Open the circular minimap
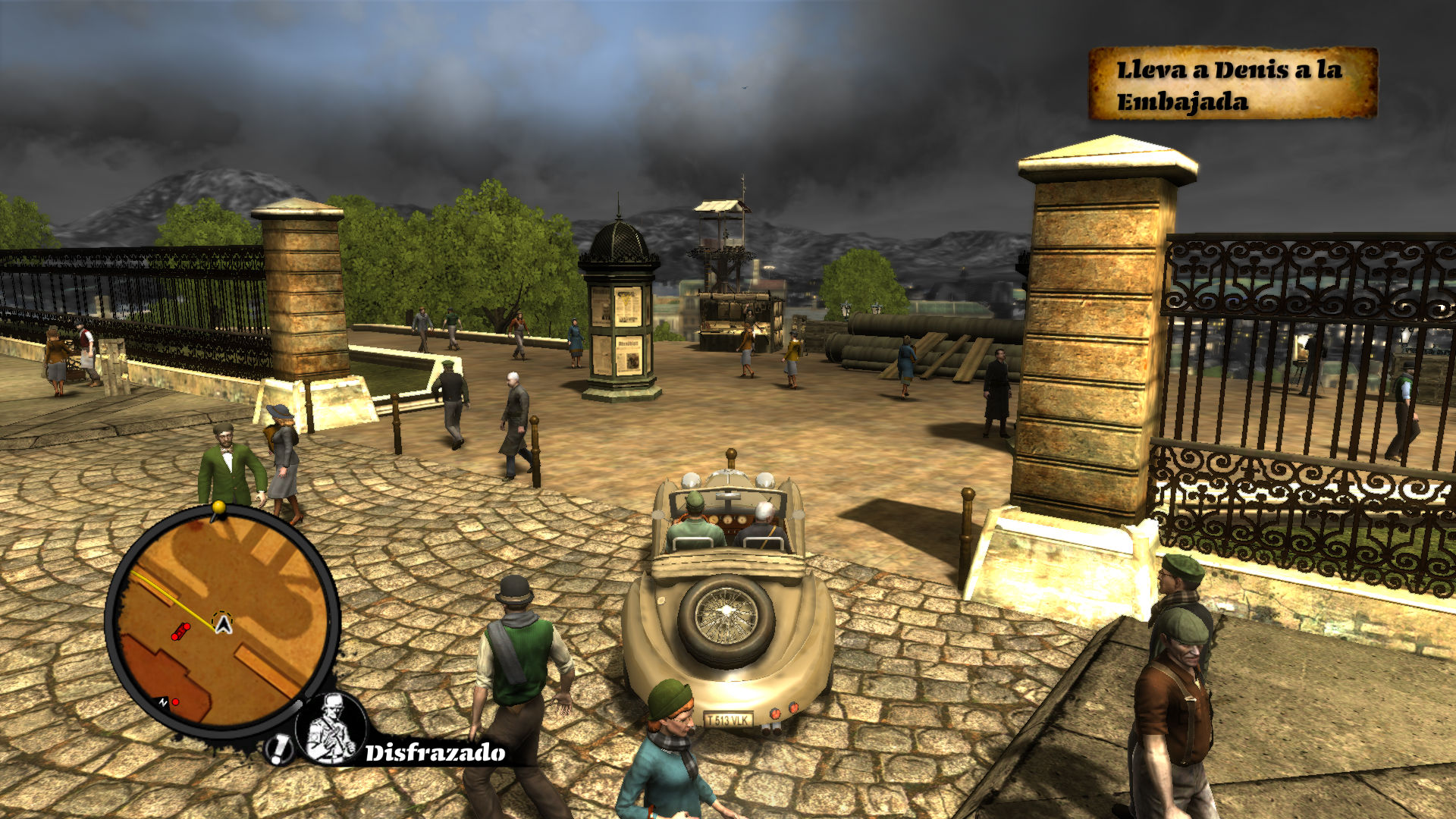 coord(222,620)
